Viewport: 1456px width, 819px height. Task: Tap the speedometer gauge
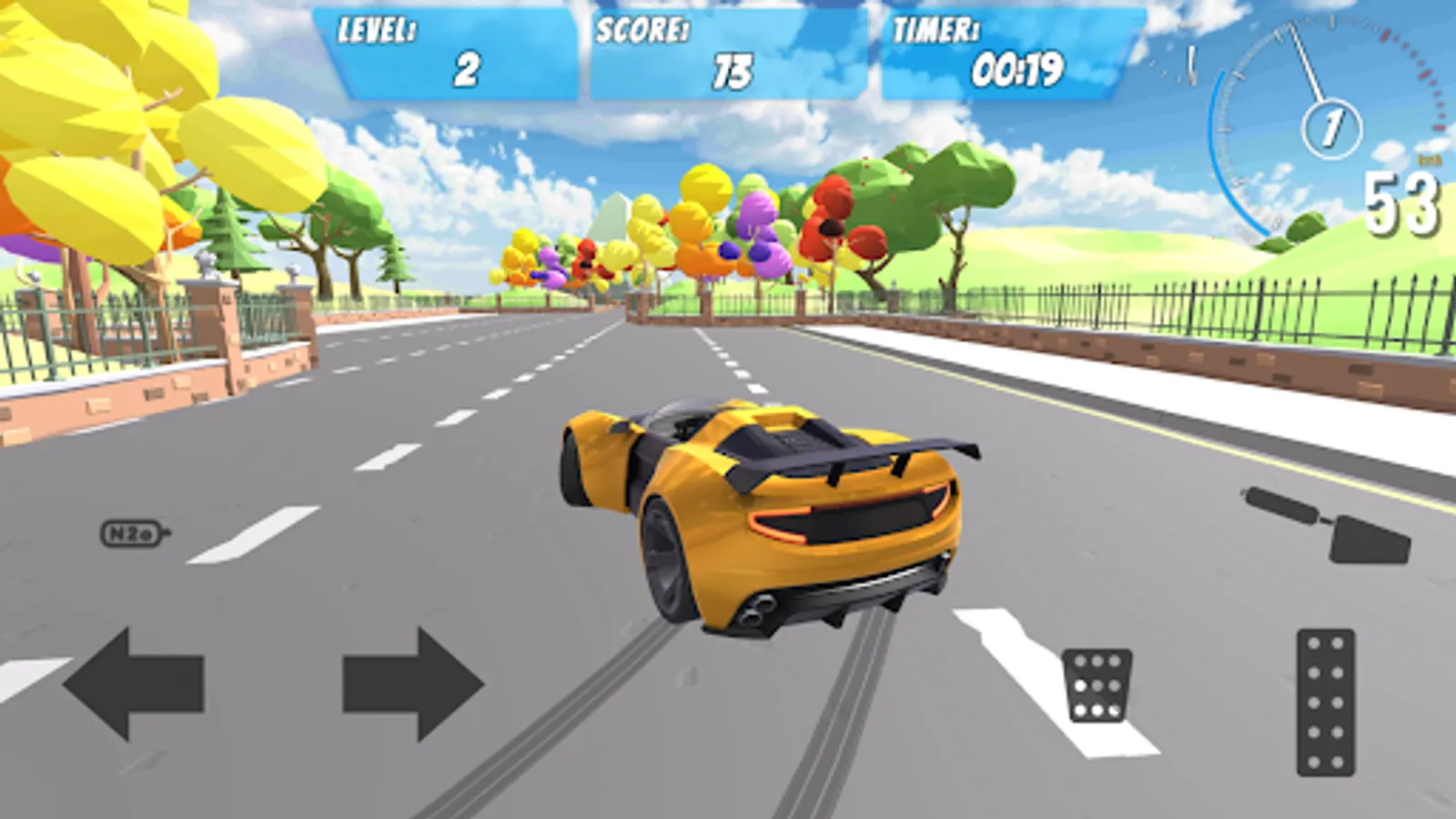[1319, 118]
